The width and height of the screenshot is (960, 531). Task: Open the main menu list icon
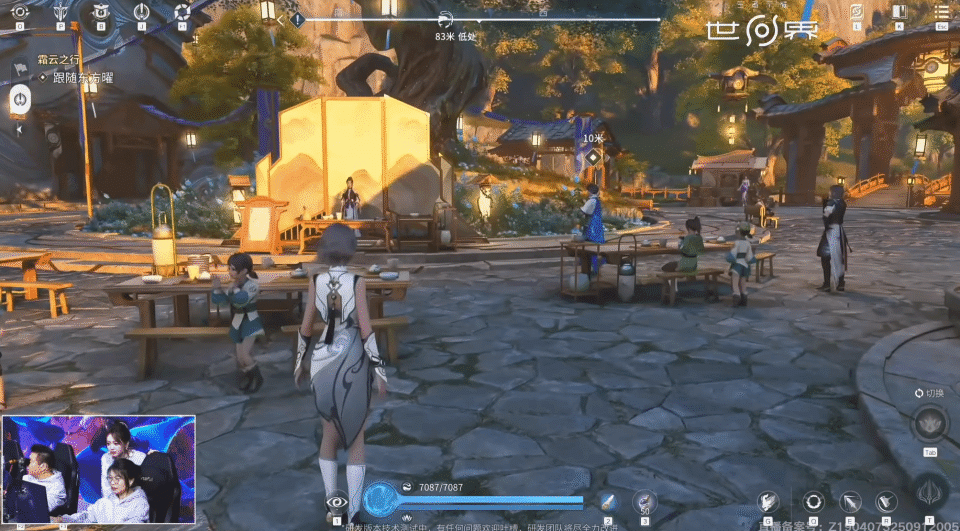(940, 12)
